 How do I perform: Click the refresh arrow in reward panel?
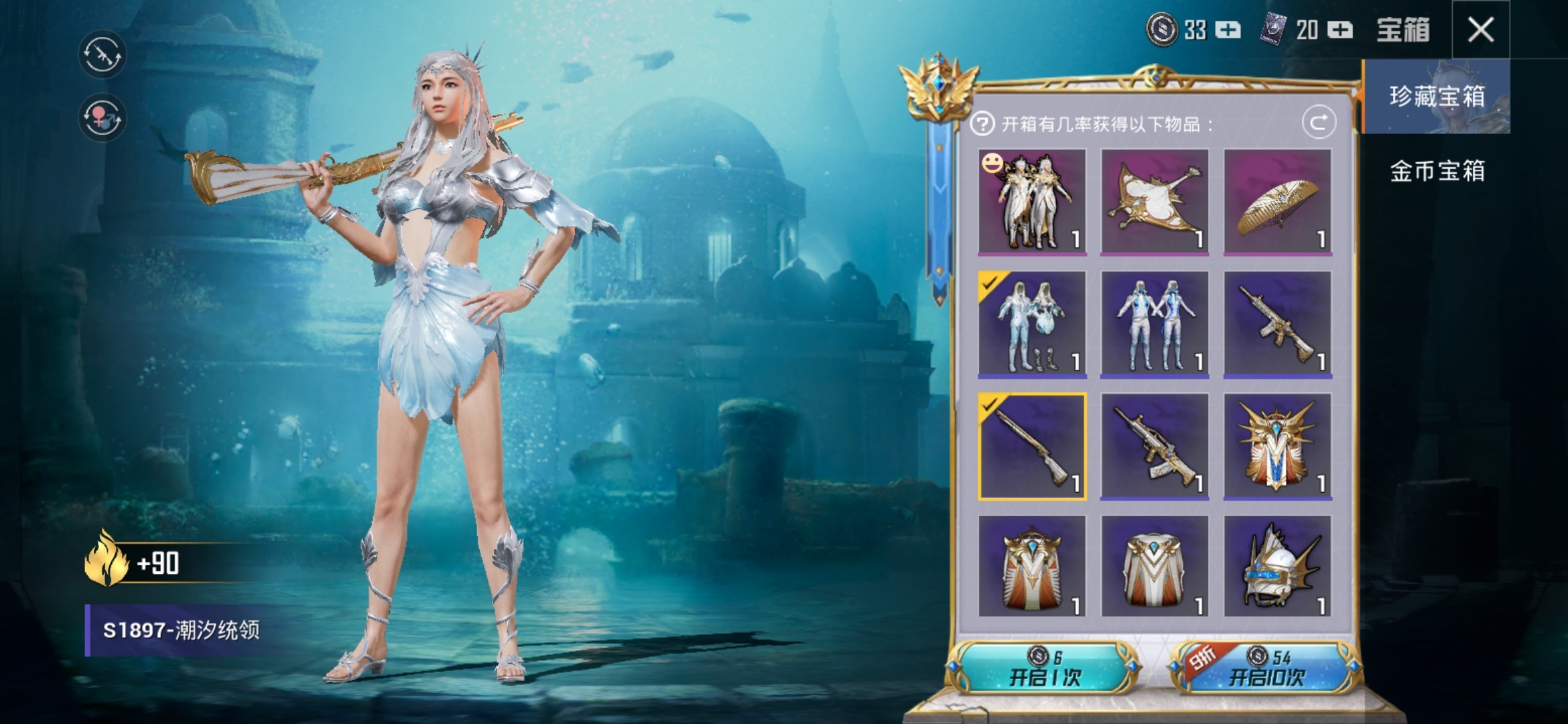point(1319,123)
